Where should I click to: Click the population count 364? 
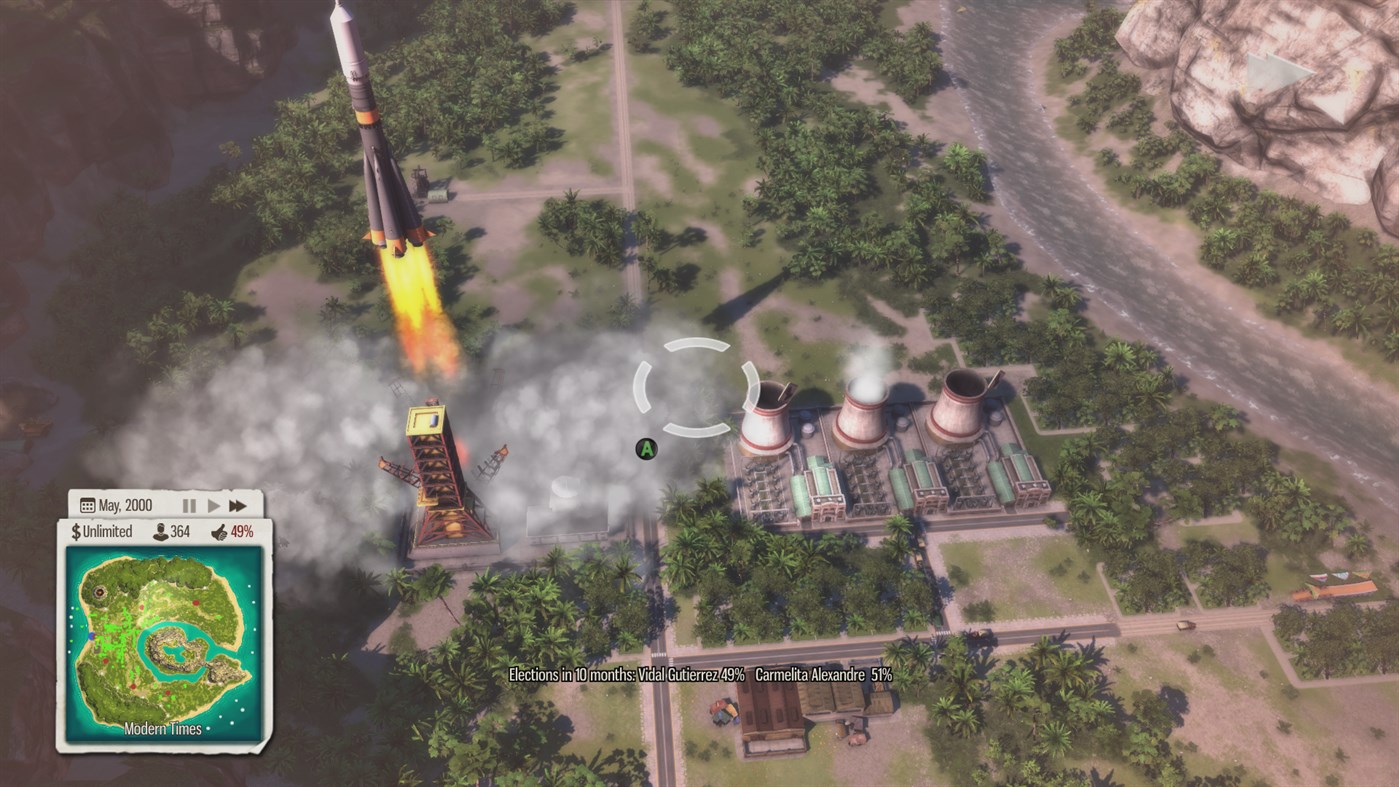[182, 531]
